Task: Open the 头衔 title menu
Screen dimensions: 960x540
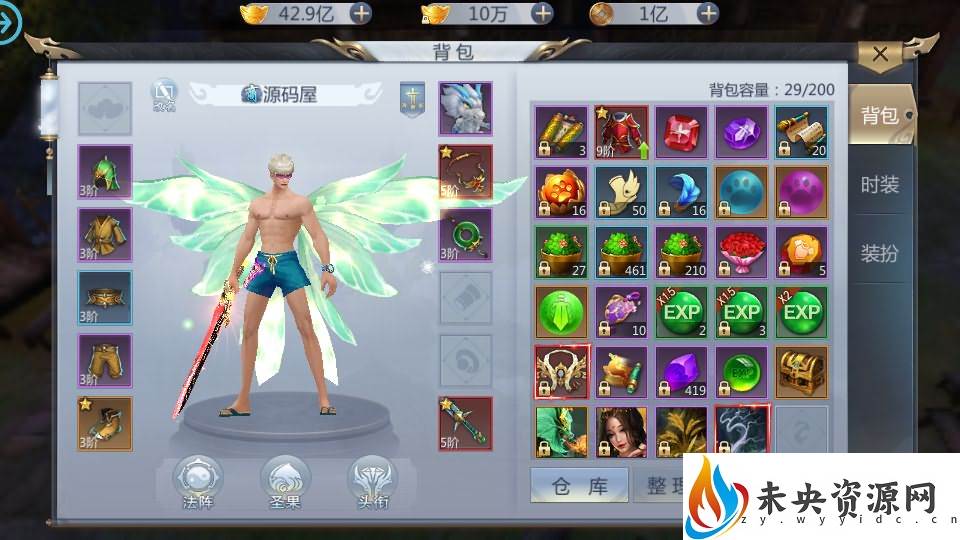Action: click(372, 483)
